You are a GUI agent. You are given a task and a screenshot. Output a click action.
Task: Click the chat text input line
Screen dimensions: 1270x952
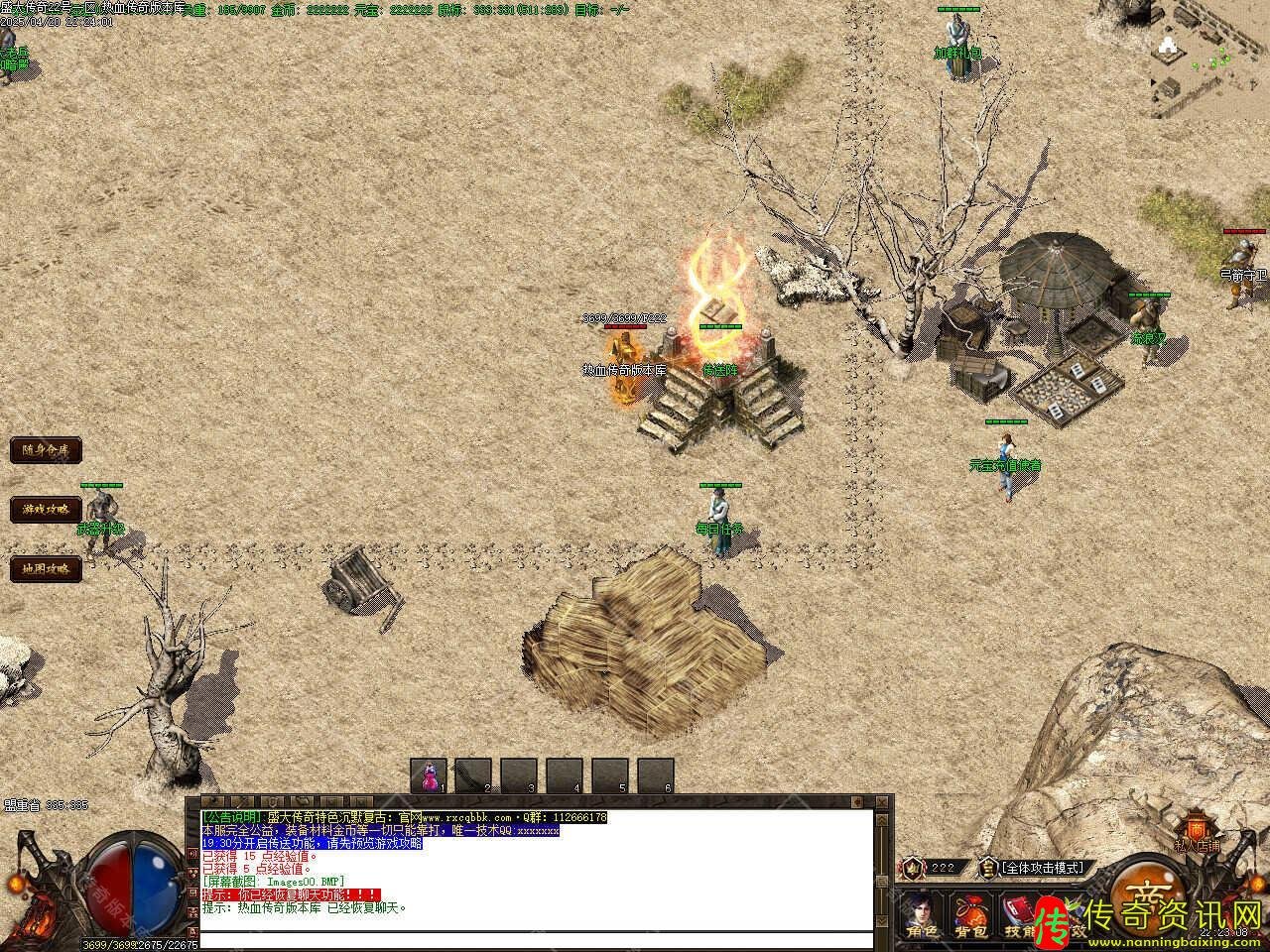(x=536, y=939)
